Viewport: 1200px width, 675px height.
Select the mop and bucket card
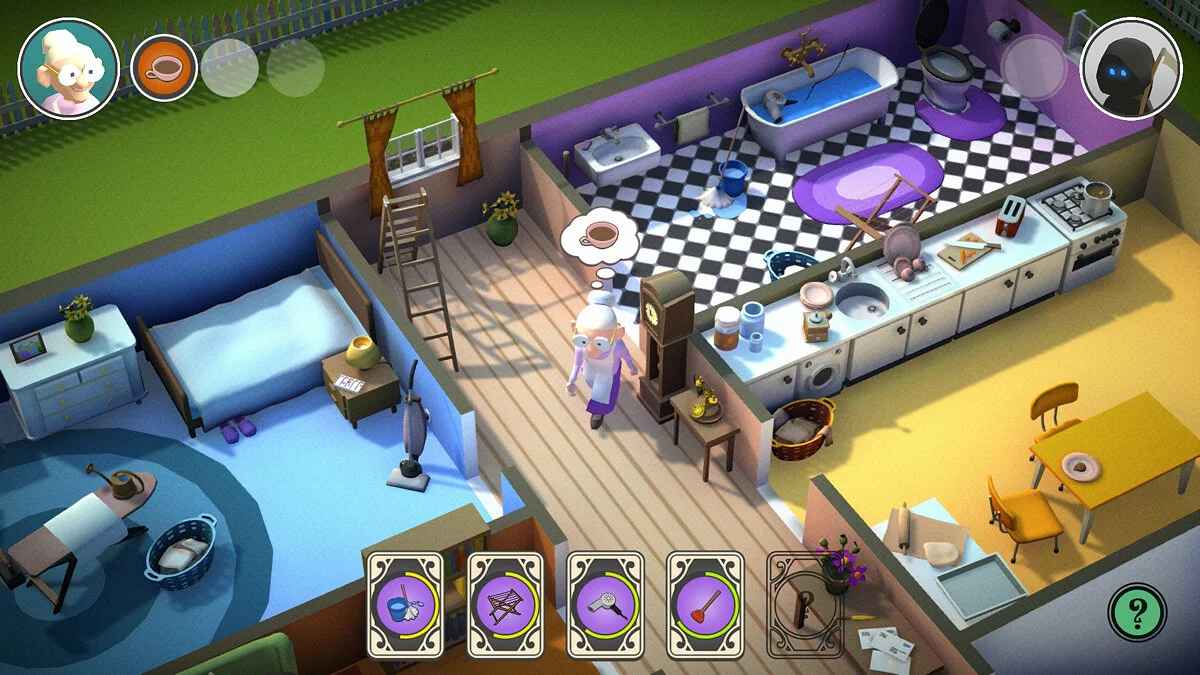[x=405, y=604]
